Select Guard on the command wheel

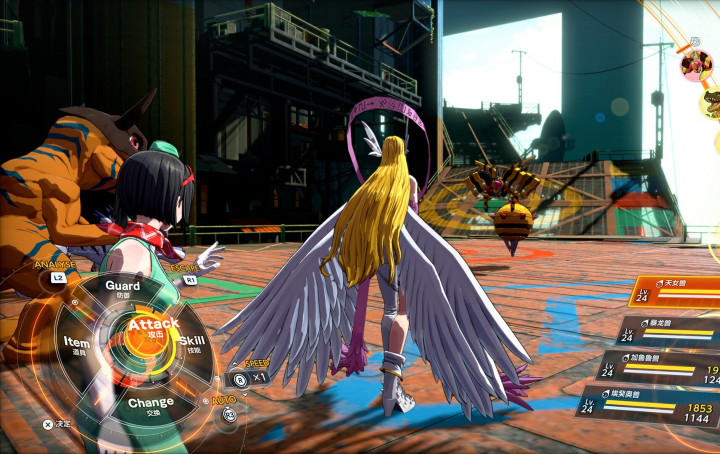pos(122,289)
